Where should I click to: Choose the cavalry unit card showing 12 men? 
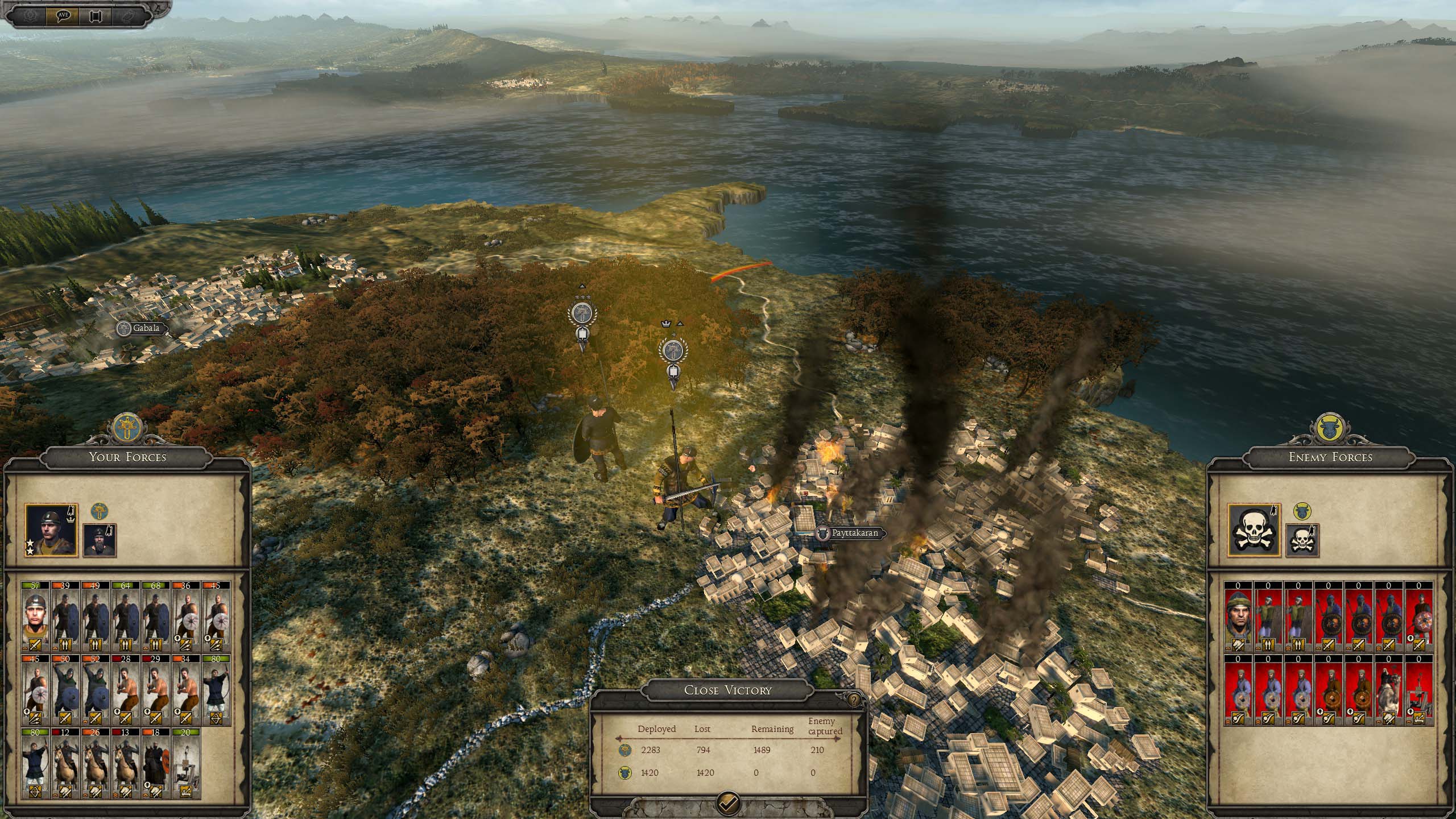pos(65,763)
